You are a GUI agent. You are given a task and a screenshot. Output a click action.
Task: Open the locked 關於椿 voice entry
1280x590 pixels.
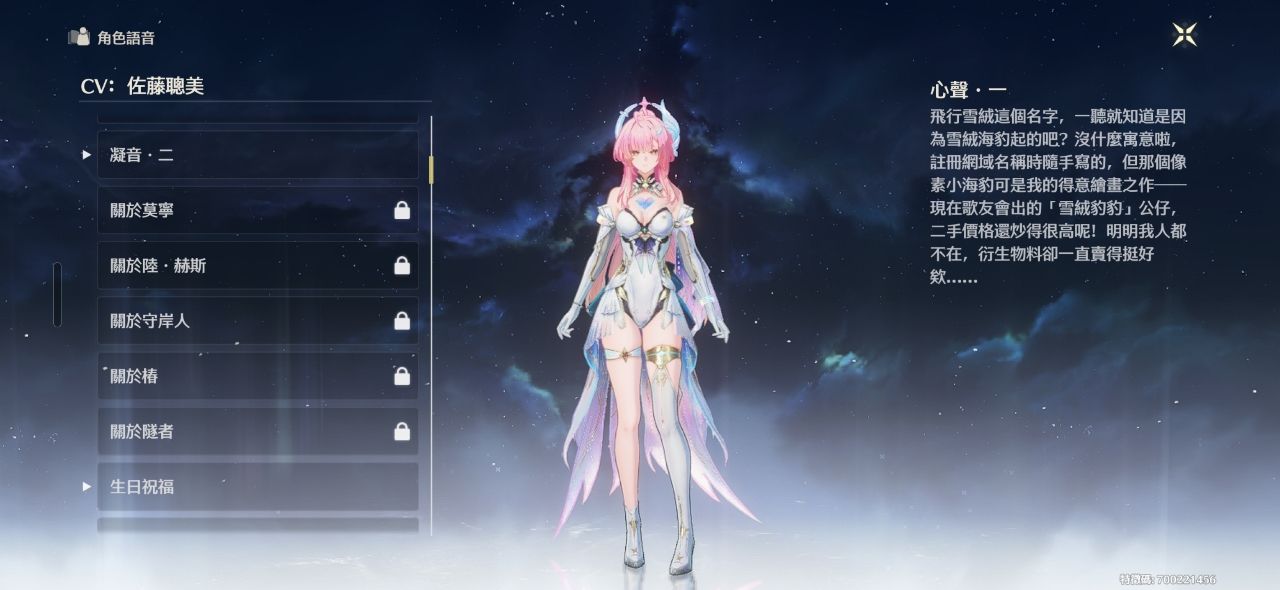(x=257, y=376)
